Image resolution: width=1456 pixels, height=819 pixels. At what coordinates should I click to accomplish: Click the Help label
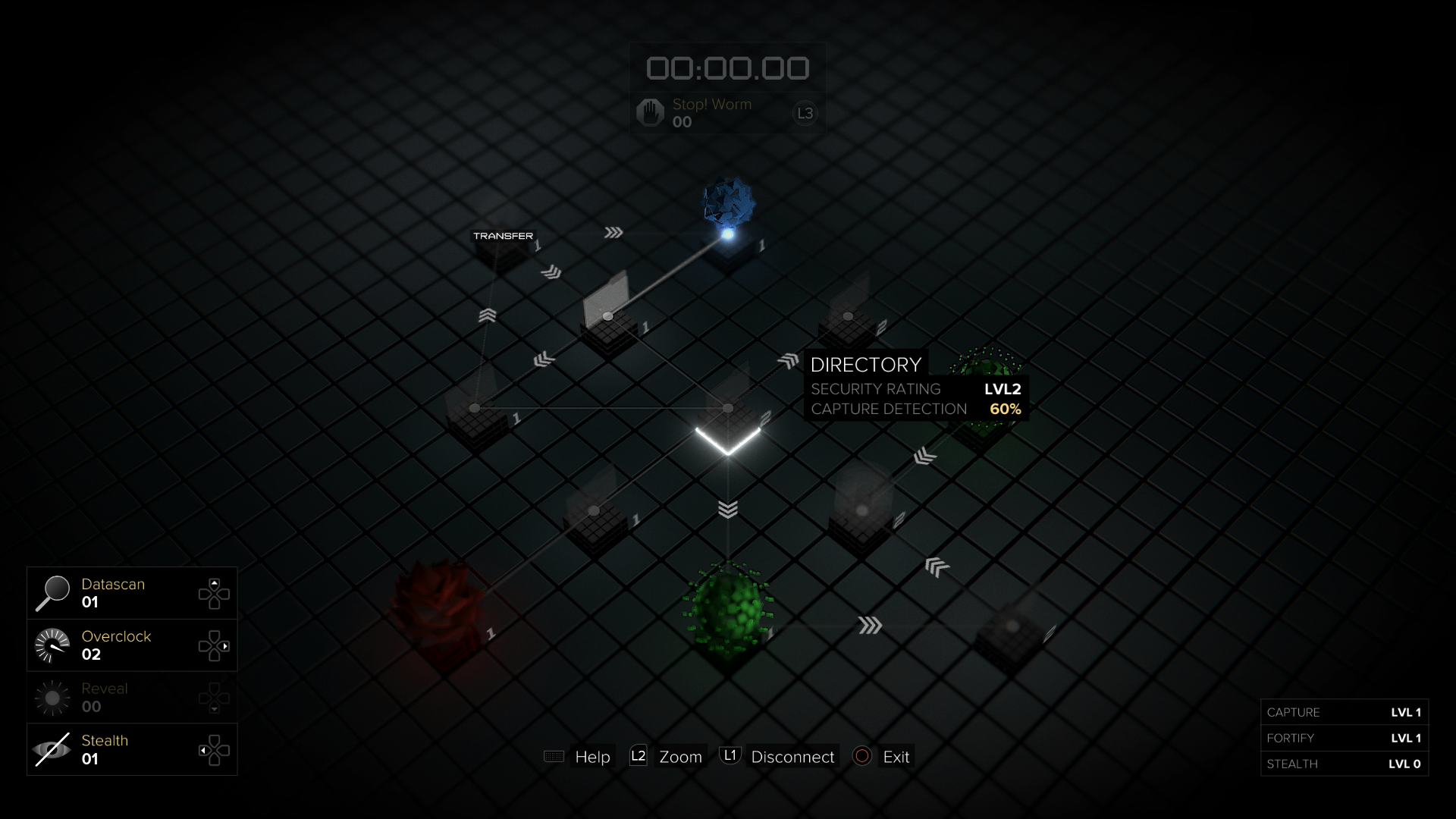[592, 756]
